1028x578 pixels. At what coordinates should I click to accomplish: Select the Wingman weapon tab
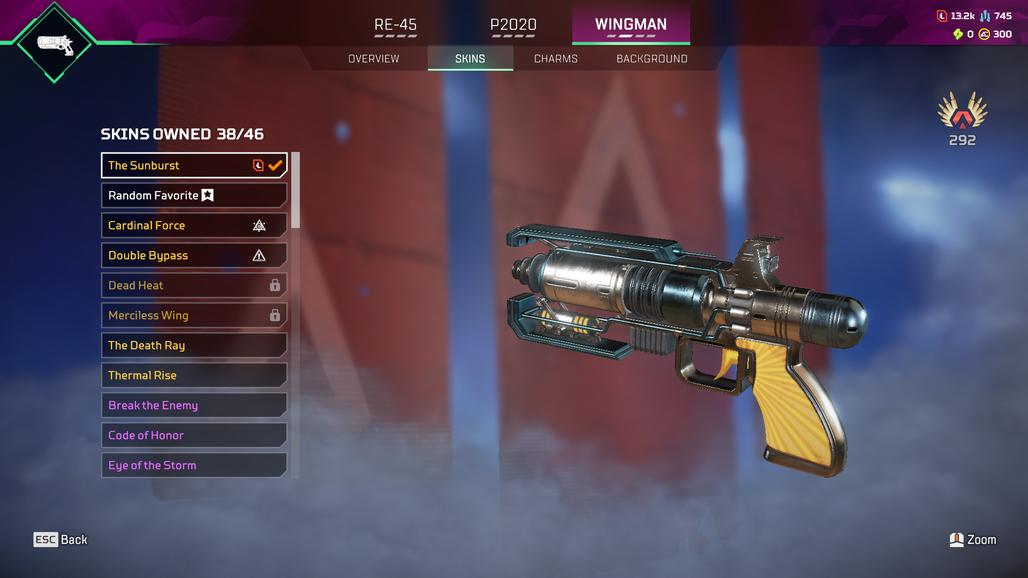pos(630,25)
